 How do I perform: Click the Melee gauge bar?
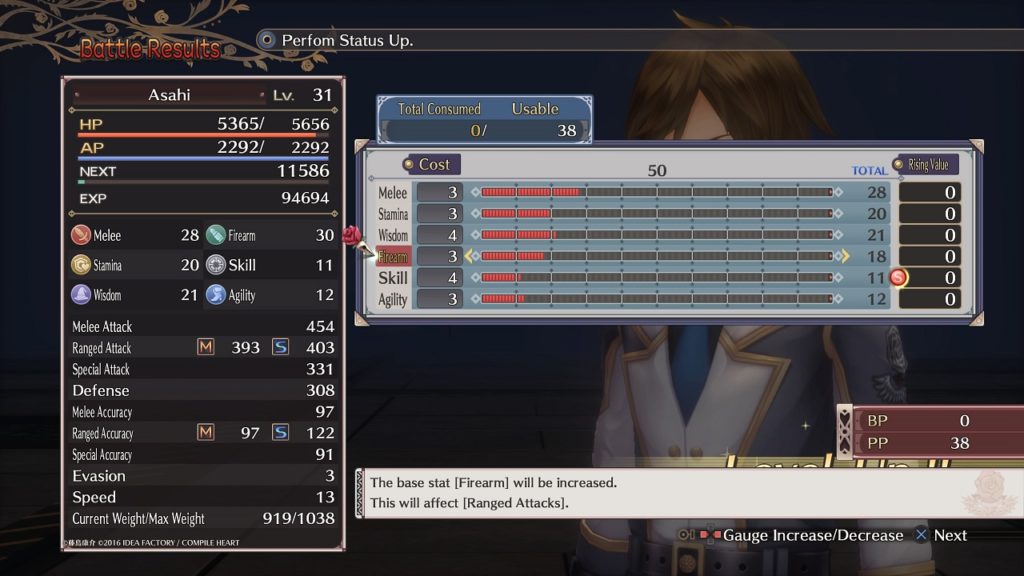point(656,192)
